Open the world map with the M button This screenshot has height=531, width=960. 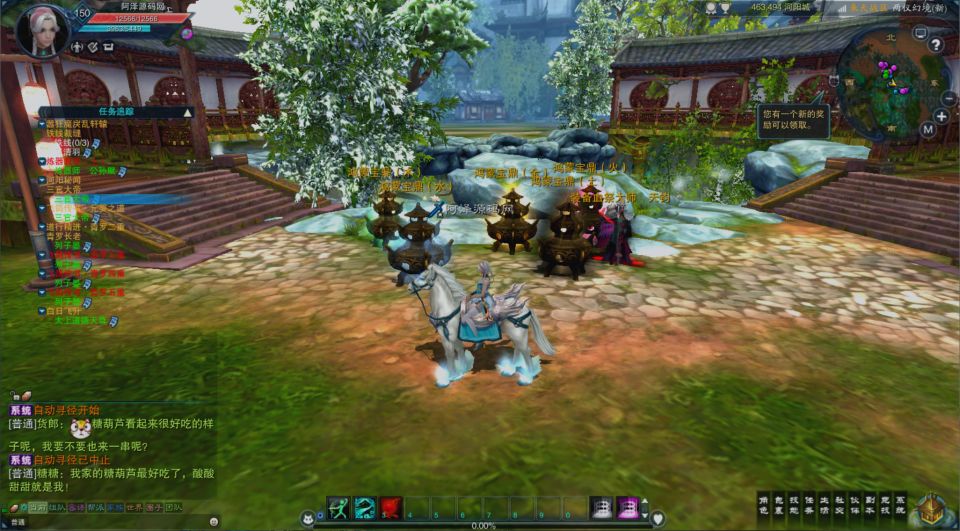click(927, 129)
